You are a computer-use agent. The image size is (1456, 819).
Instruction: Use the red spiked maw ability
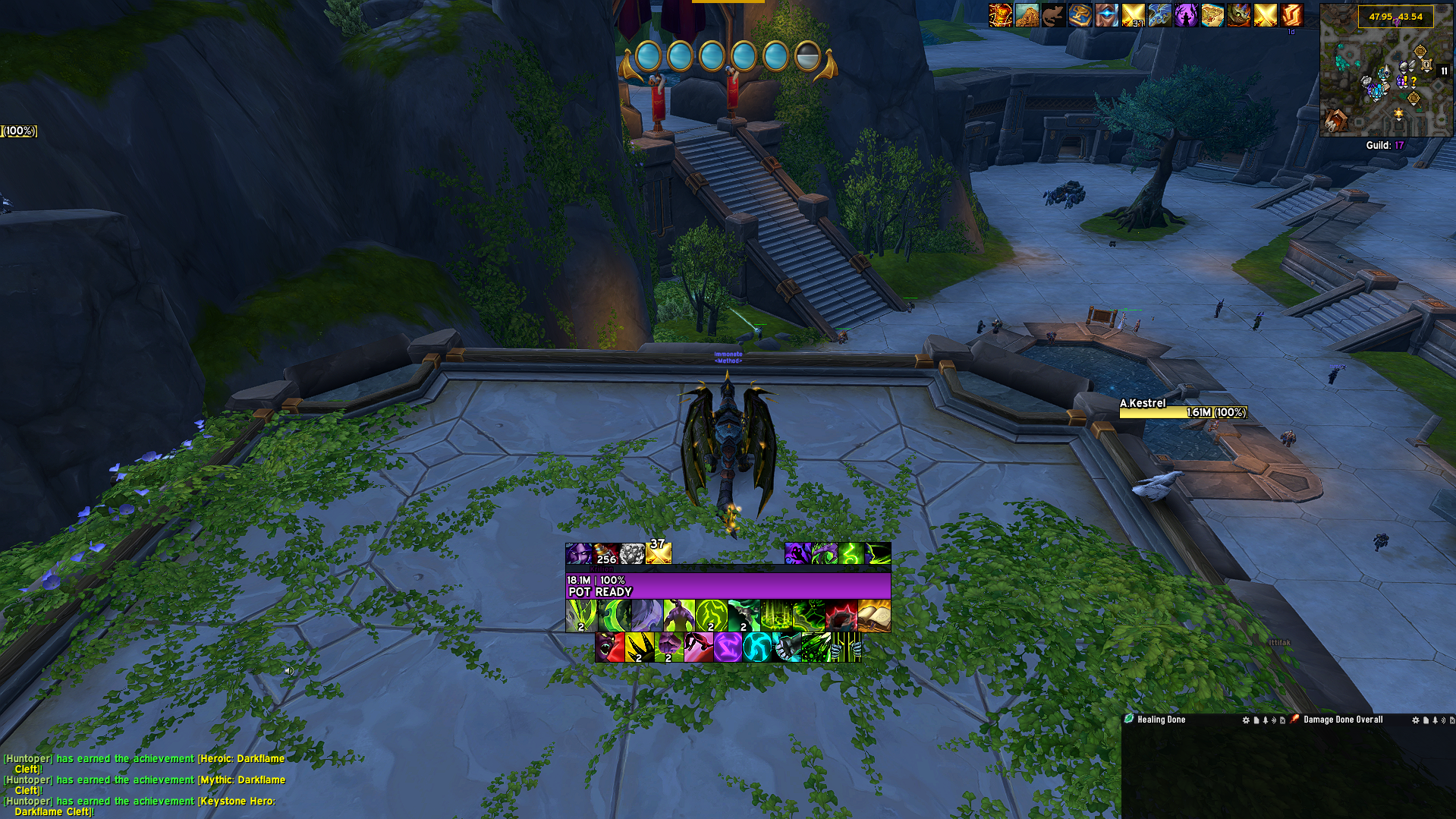pyautogui.click(x=841, y=616)
